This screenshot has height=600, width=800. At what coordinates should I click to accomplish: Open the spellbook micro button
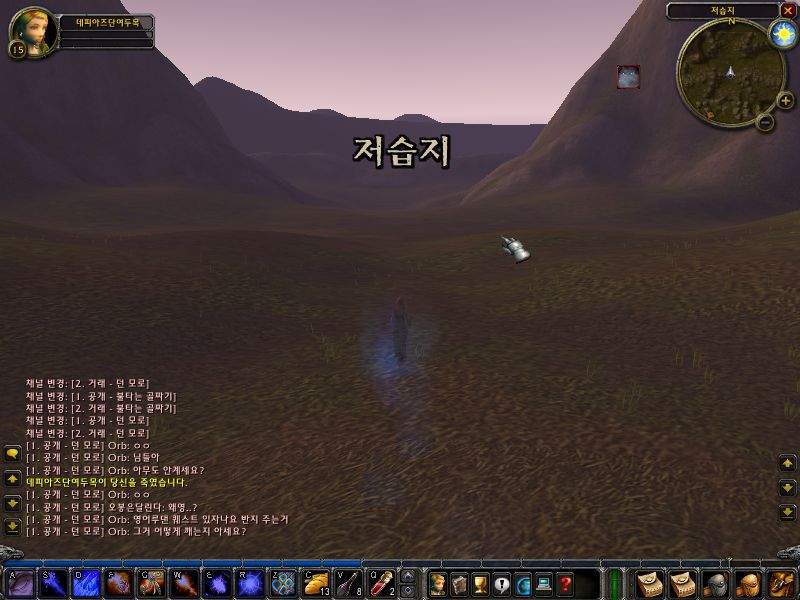[x=459, y=583]
